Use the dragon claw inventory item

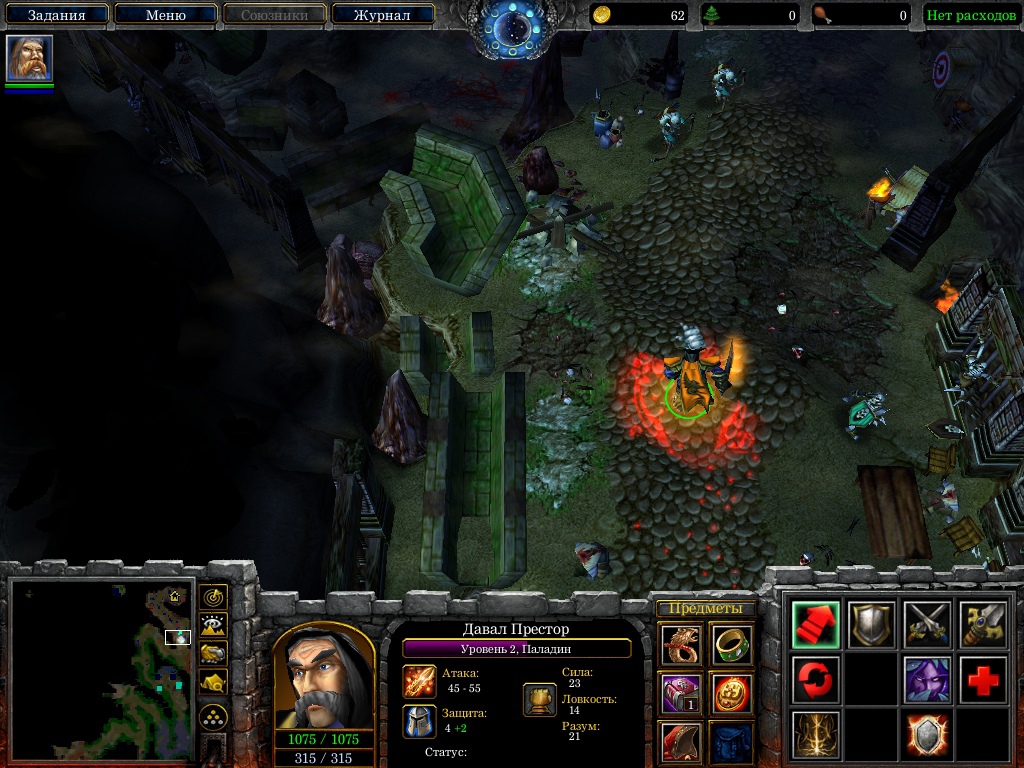[681, 644]
